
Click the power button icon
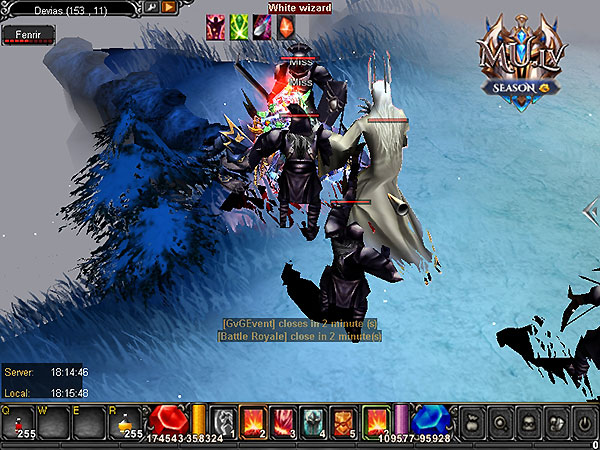(x=584, y=420)
